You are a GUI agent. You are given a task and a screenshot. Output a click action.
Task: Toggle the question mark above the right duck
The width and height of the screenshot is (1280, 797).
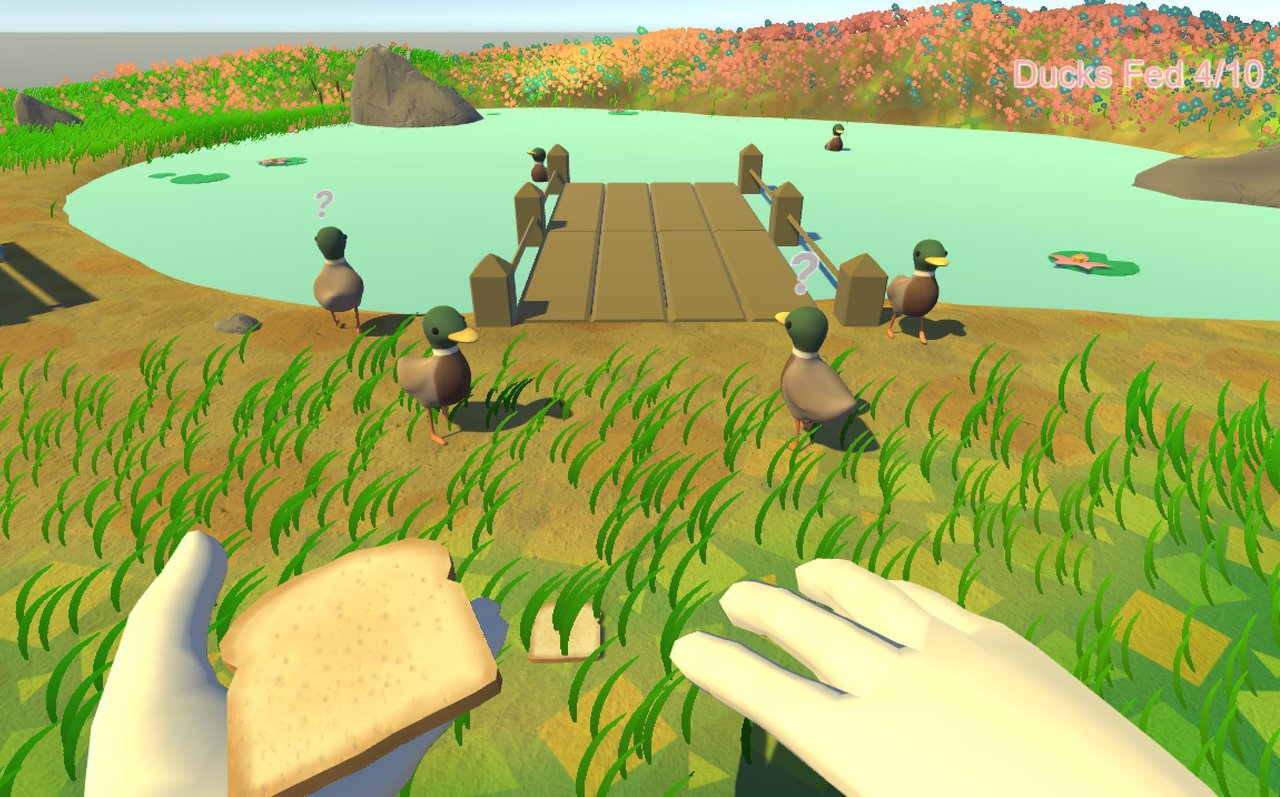click(x=801, y=272)
